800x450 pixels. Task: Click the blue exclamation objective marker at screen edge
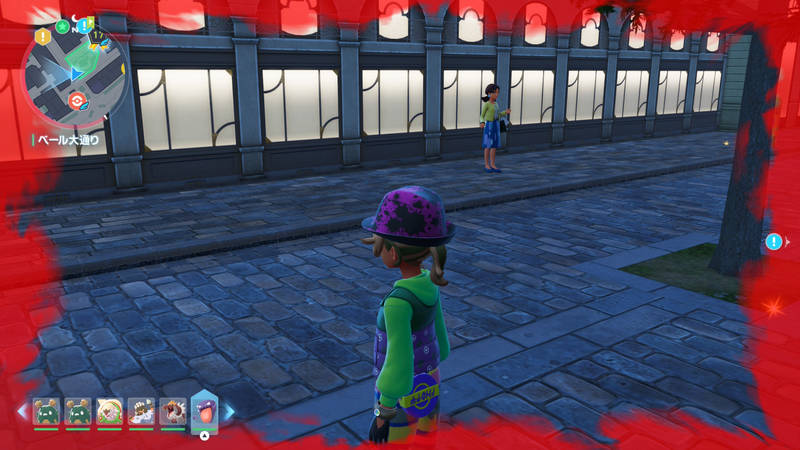773,241
